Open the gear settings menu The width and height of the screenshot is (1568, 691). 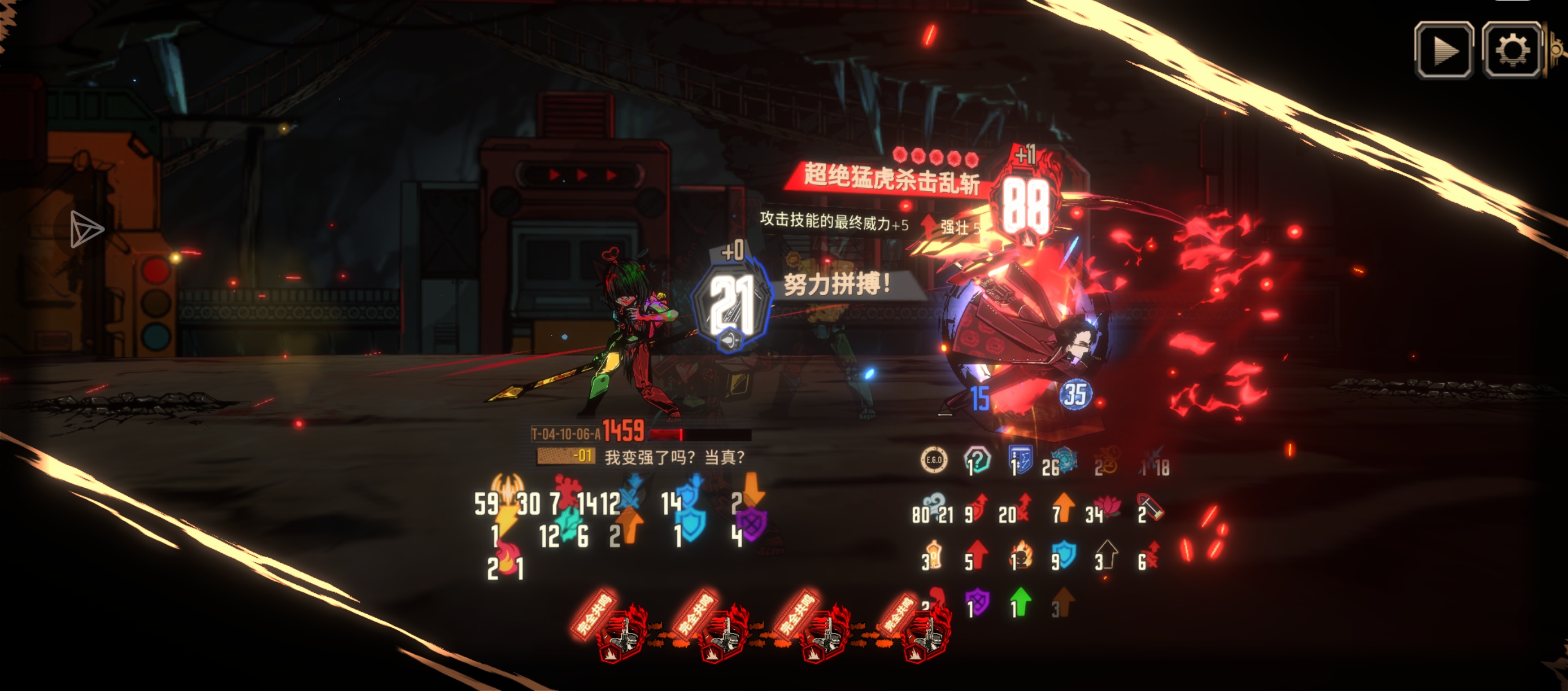tap(1512, 50)
